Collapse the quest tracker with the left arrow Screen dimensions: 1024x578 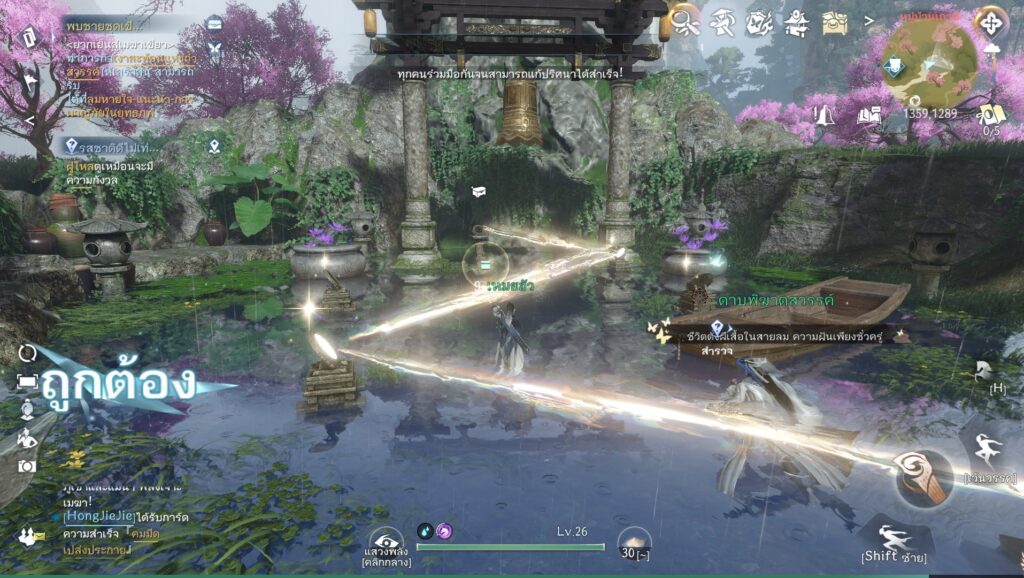(x=29, y=121)
